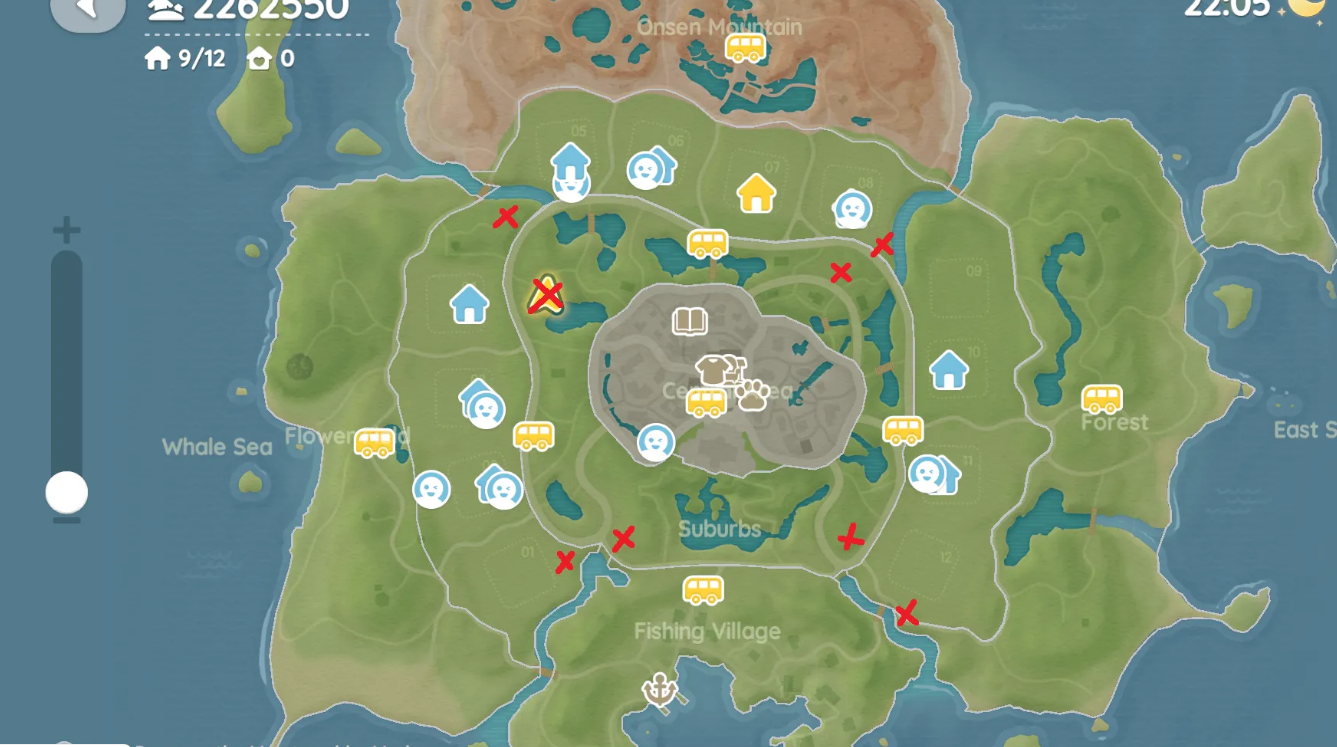Select the Onsen Mountain bus stop marker
This screenshot has width=1337, height=747.
744,47
